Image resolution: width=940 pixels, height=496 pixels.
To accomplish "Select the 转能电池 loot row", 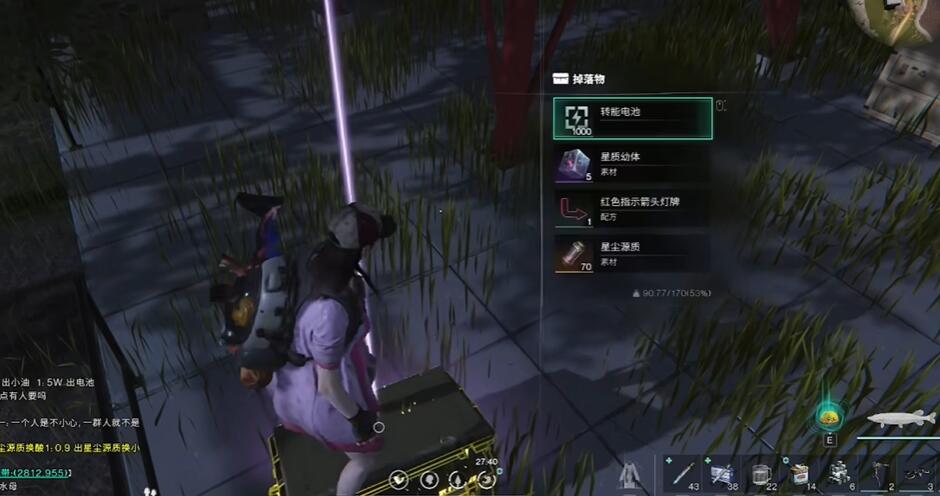I will [x=632, y=118].
